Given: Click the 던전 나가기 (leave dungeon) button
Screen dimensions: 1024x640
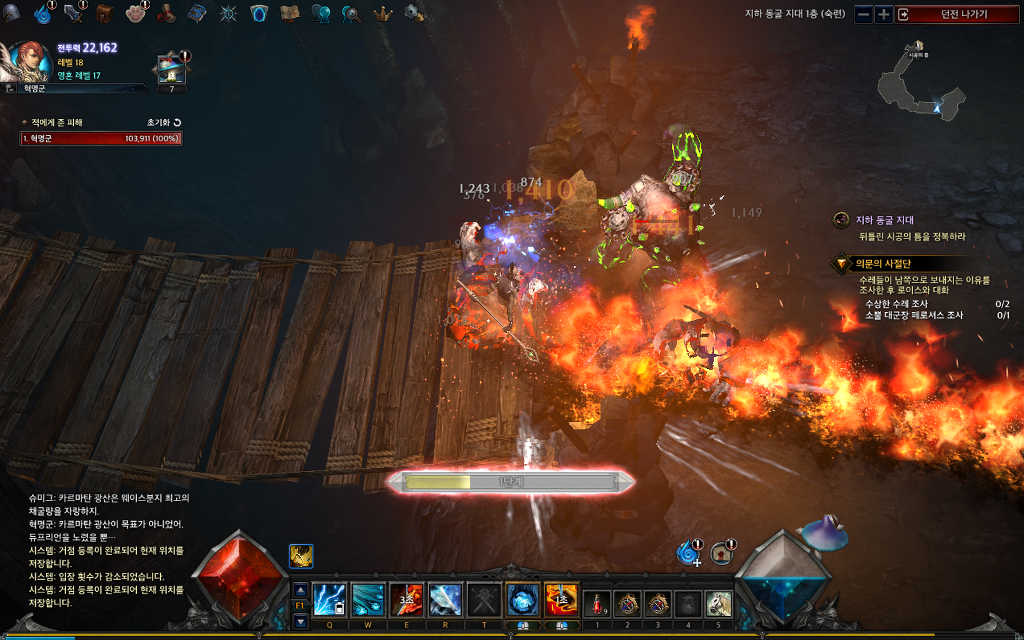Looking at the screenshot, I should point(956,14).
